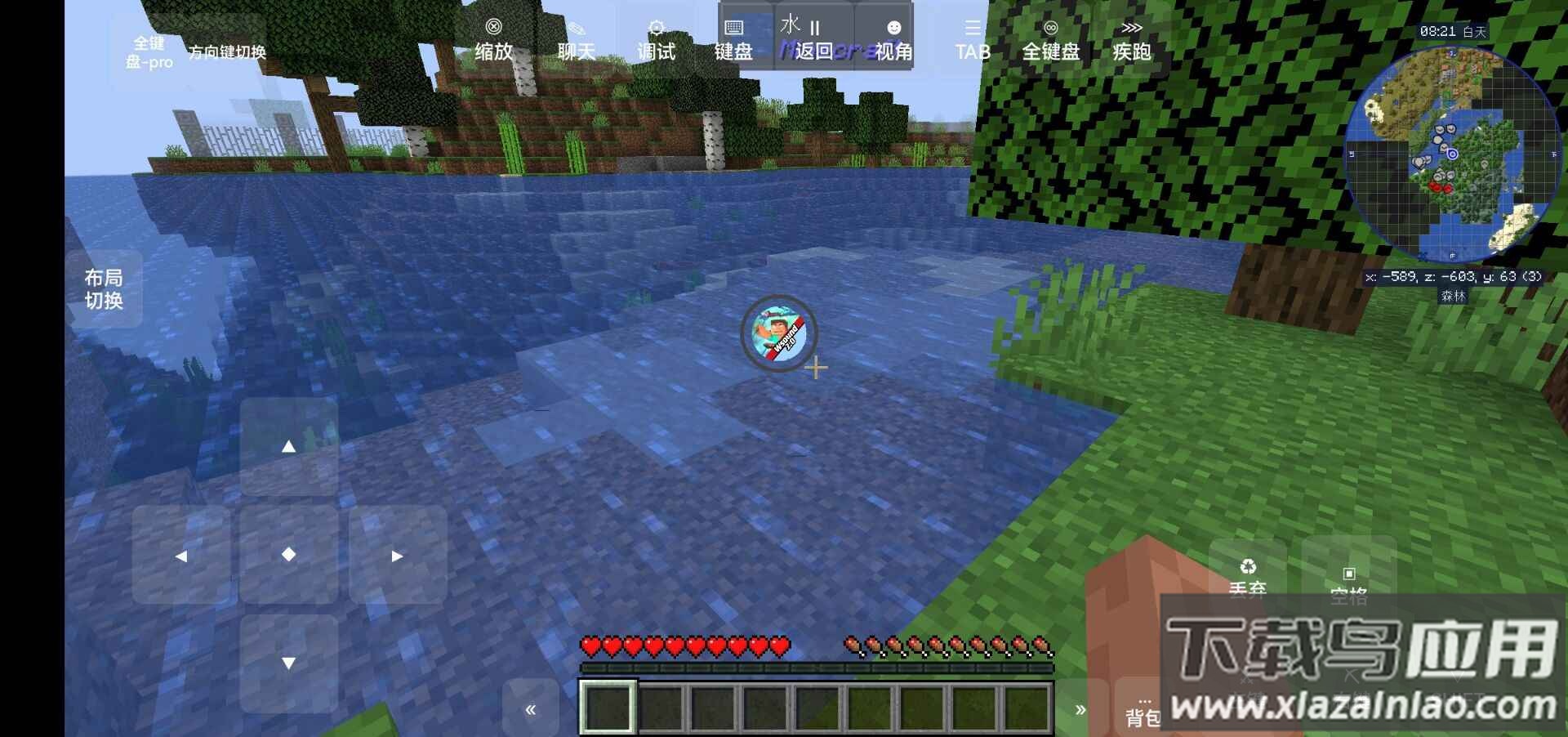Screen dimensions: 1568x737
Task: Toggle 方向键切换 direction key switch
Action: tap(227, 52)
